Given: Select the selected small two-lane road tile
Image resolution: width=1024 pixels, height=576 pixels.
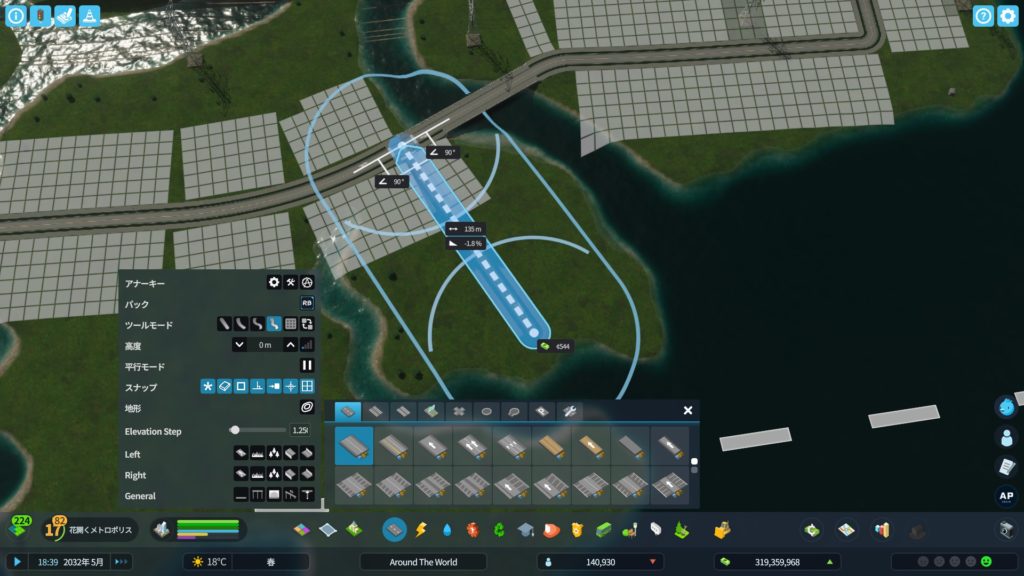Looking at the screenshot, I should tap(354, 446).
